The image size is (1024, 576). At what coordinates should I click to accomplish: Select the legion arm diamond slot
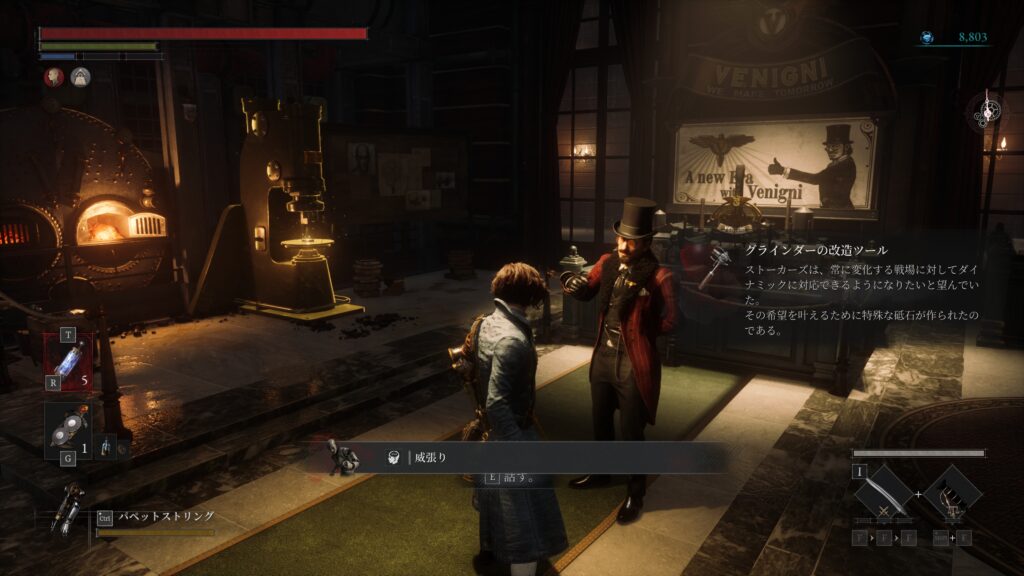click(952, 493)
